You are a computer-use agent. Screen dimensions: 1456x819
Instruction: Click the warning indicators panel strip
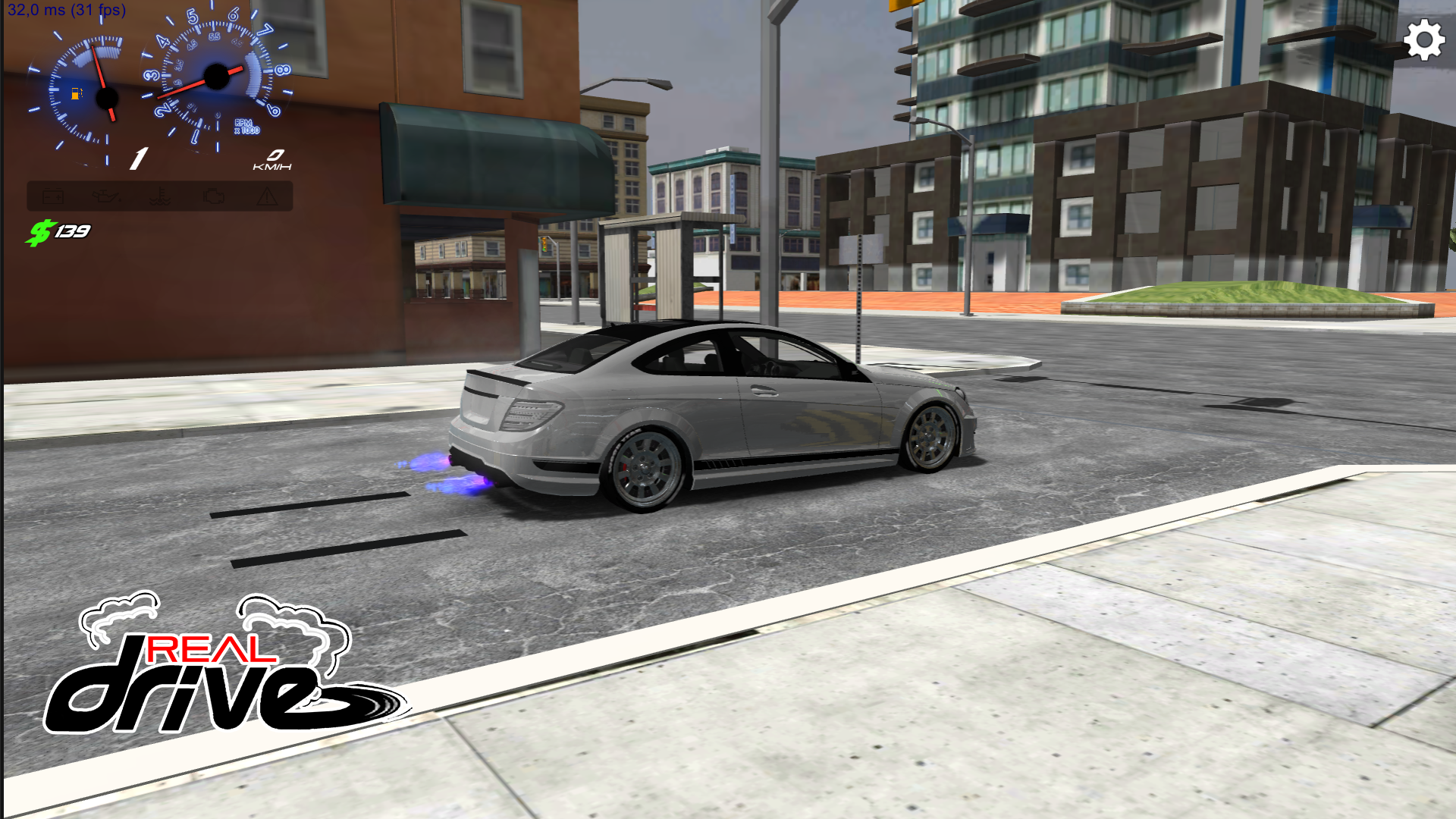tap(159, 196)
